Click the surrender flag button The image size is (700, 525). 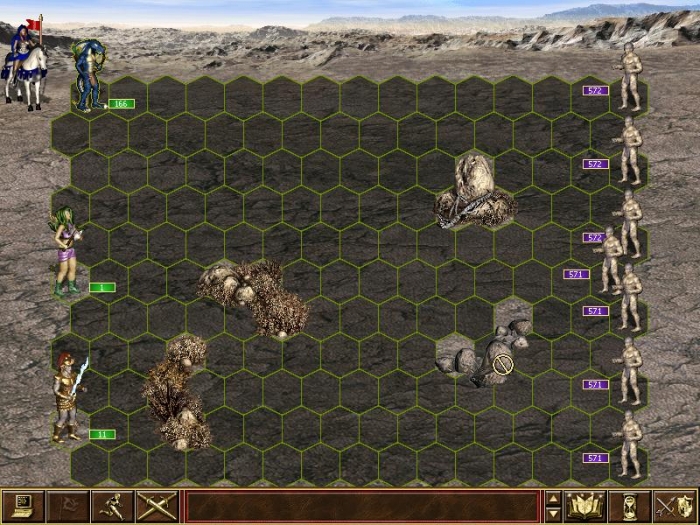pyautogui.click(x=66, y=506)
